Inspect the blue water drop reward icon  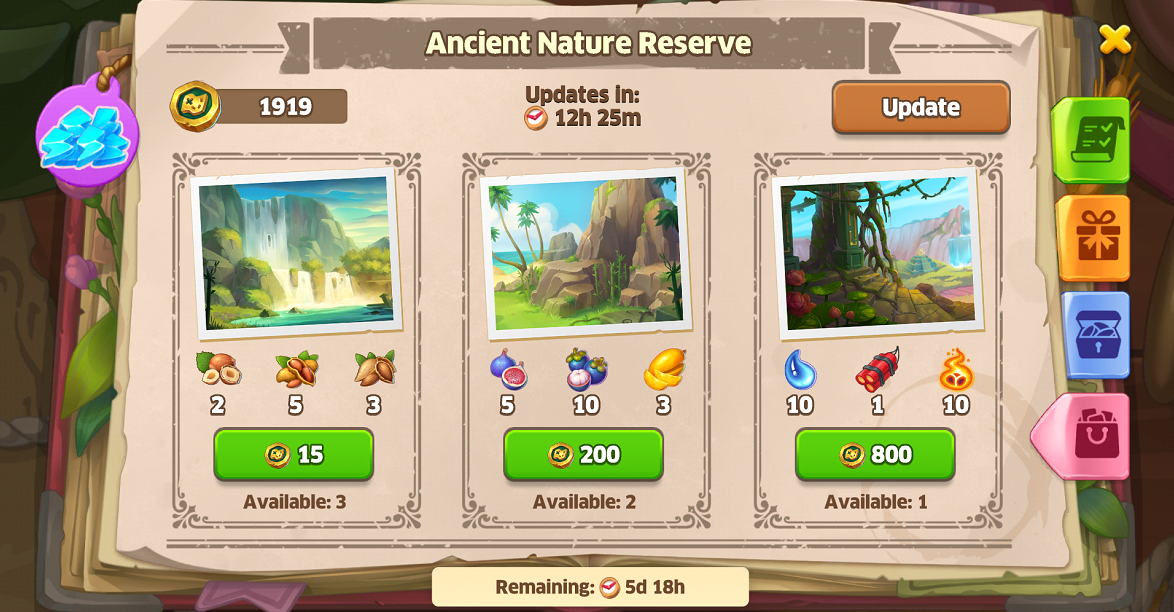coord(799,370)
